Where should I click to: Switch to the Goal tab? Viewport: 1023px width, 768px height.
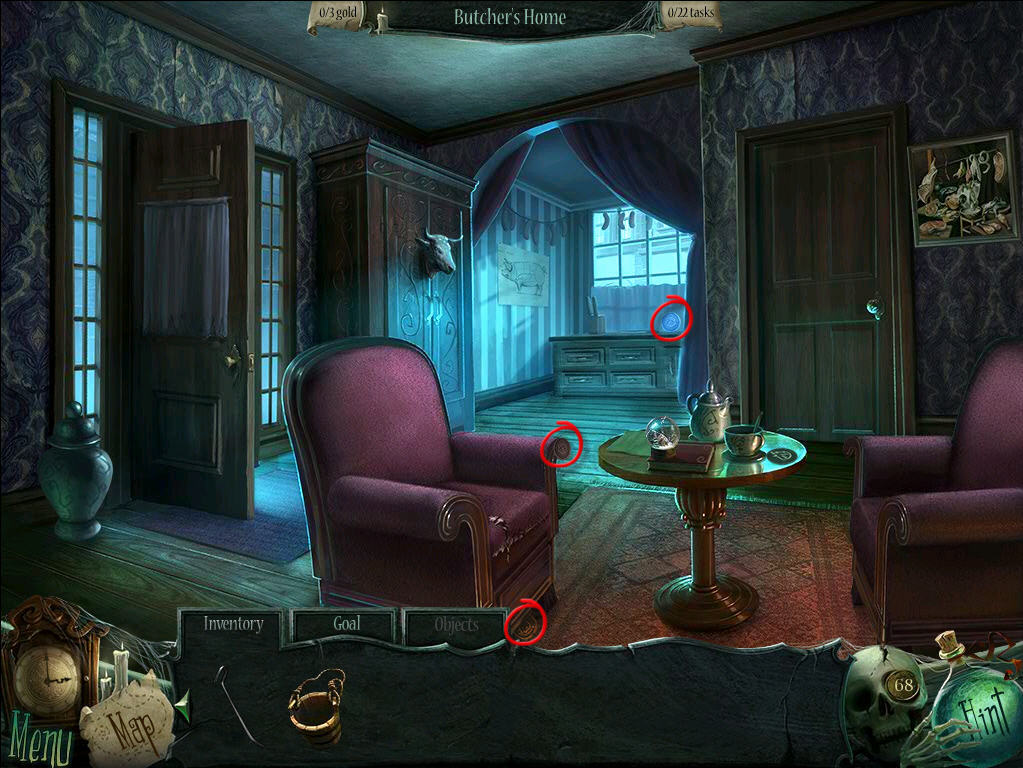coord(346,624)
